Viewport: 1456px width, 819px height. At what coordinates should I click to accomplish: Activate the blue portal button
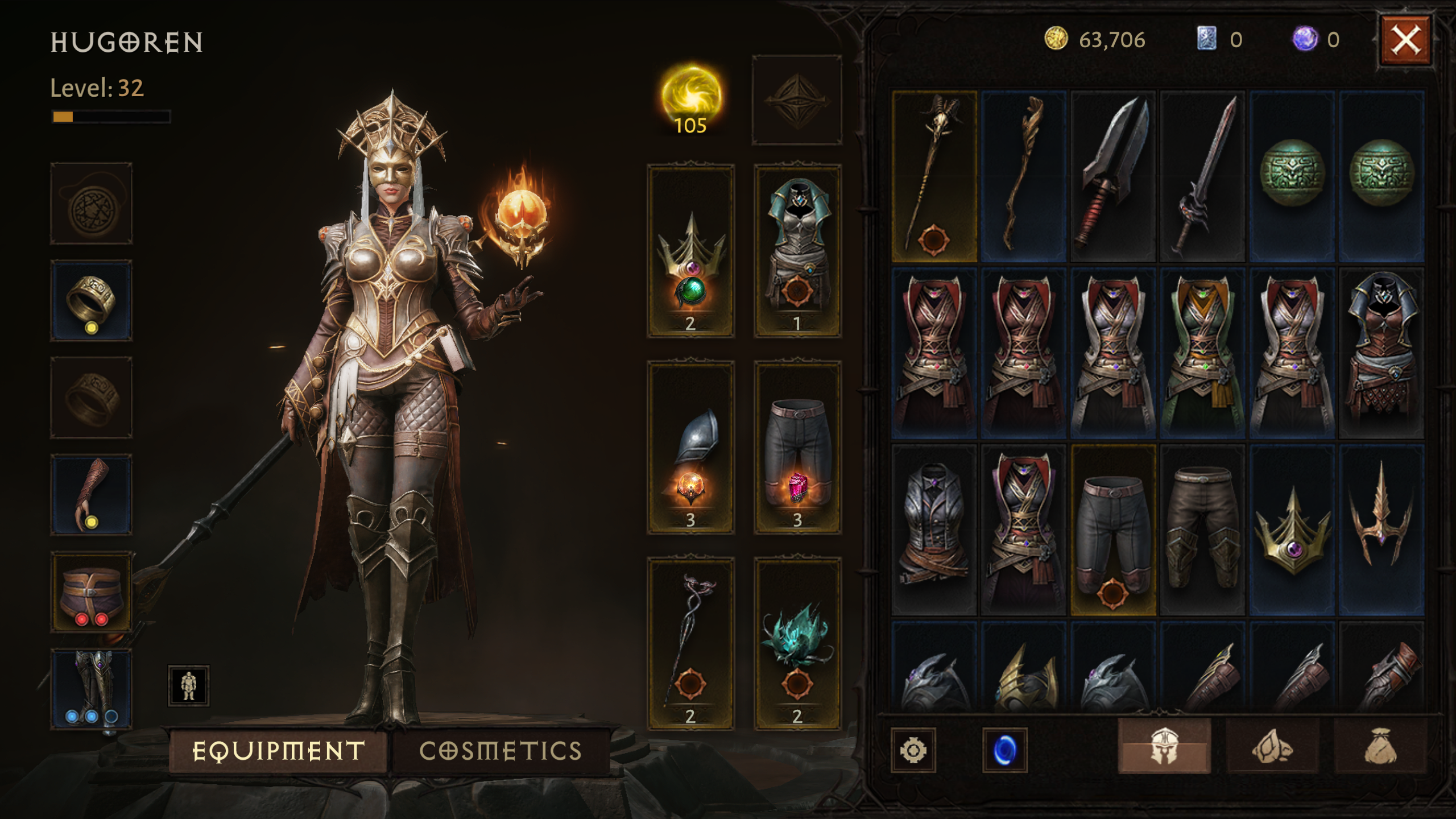coord(1004,750)
